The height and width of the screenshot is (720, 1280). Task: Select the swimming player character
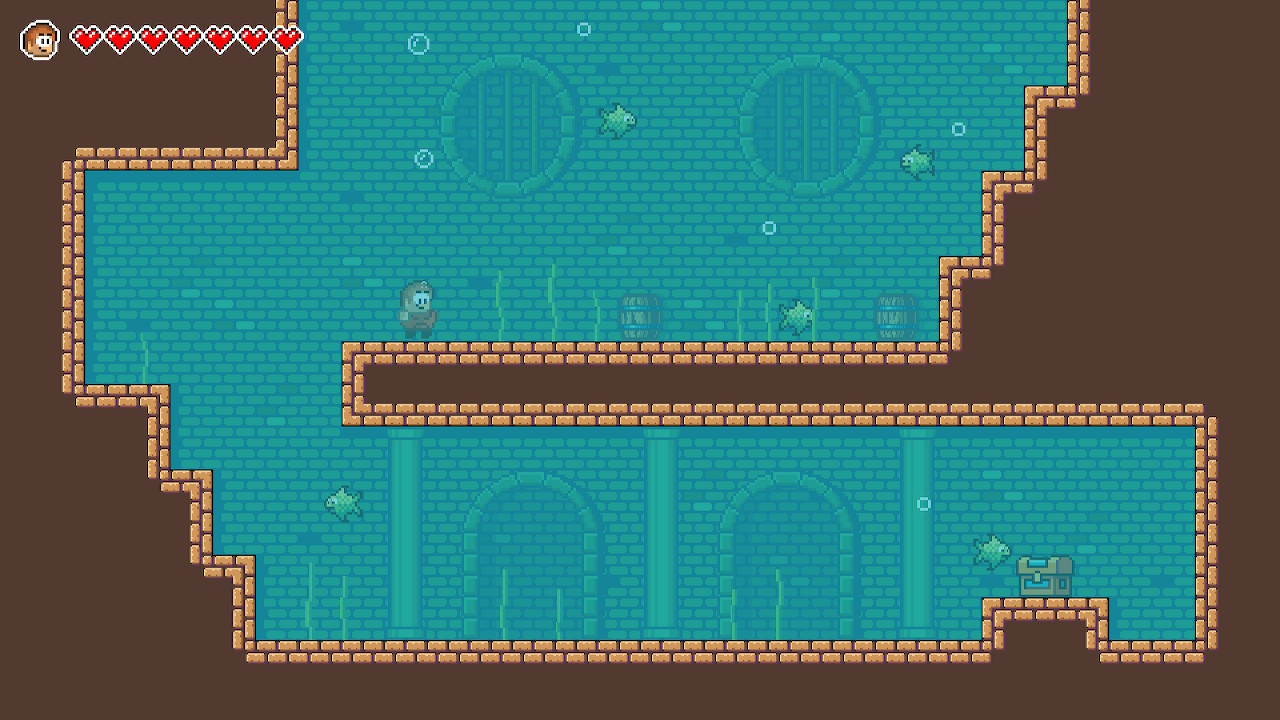click(420, 305)
